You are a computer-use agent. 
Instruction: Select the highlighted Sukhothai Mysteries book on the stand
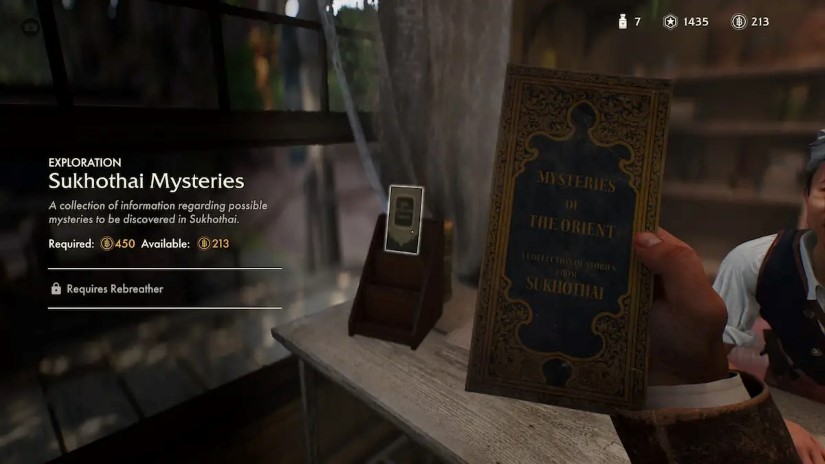click(x=404, y=215)
